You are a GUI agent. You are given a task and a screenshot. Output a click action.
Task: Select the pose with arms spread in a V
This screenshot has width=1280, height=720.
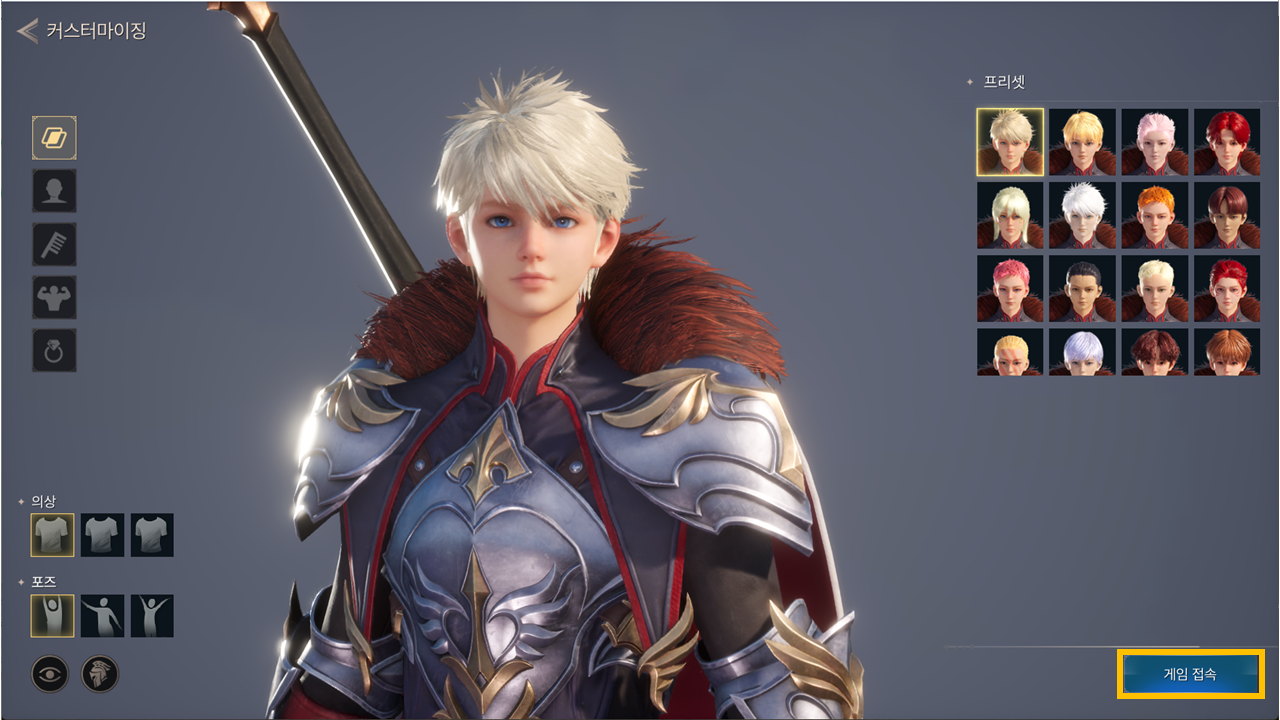[152, 616]
